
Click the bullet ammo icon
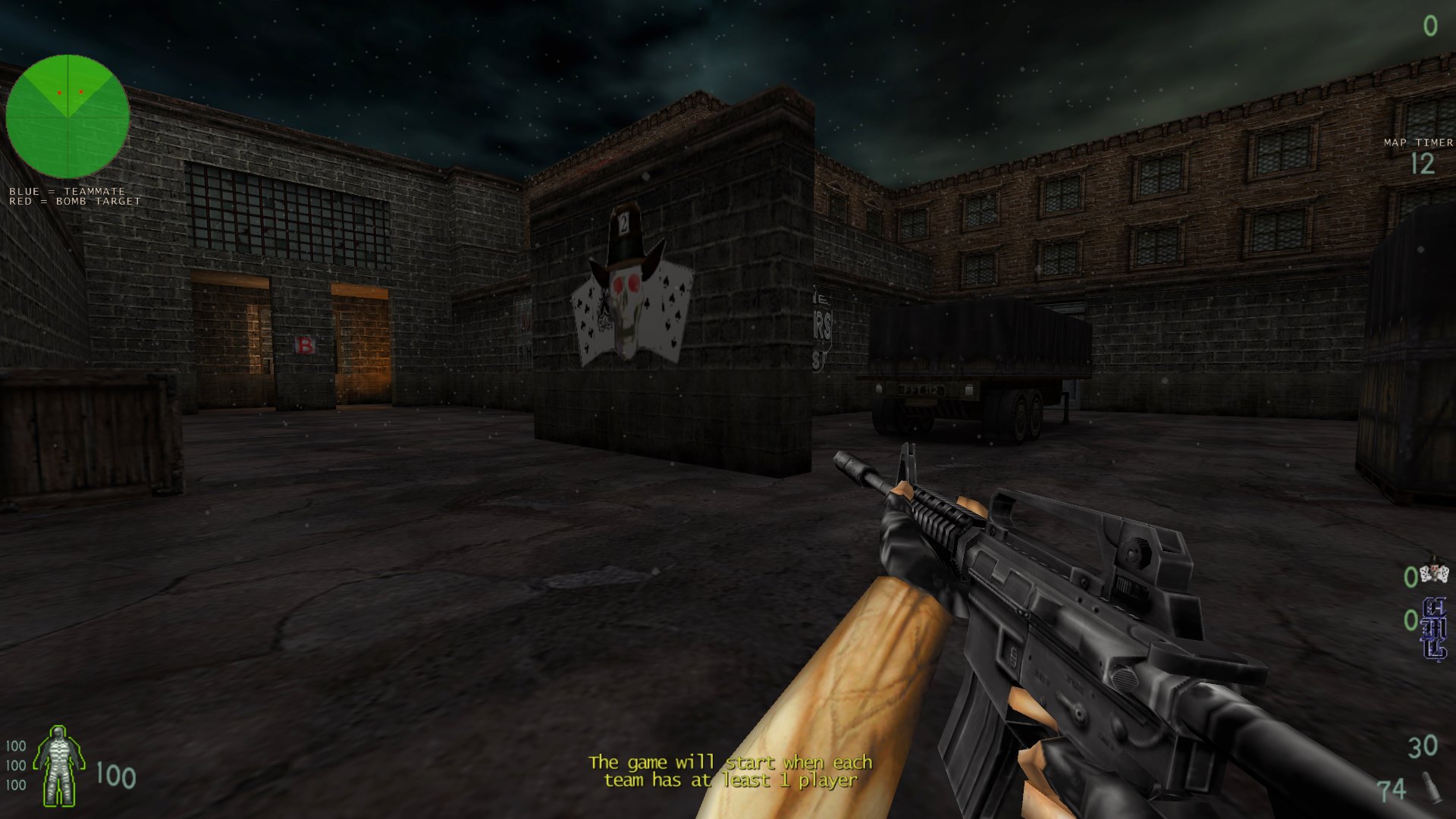1431,787
